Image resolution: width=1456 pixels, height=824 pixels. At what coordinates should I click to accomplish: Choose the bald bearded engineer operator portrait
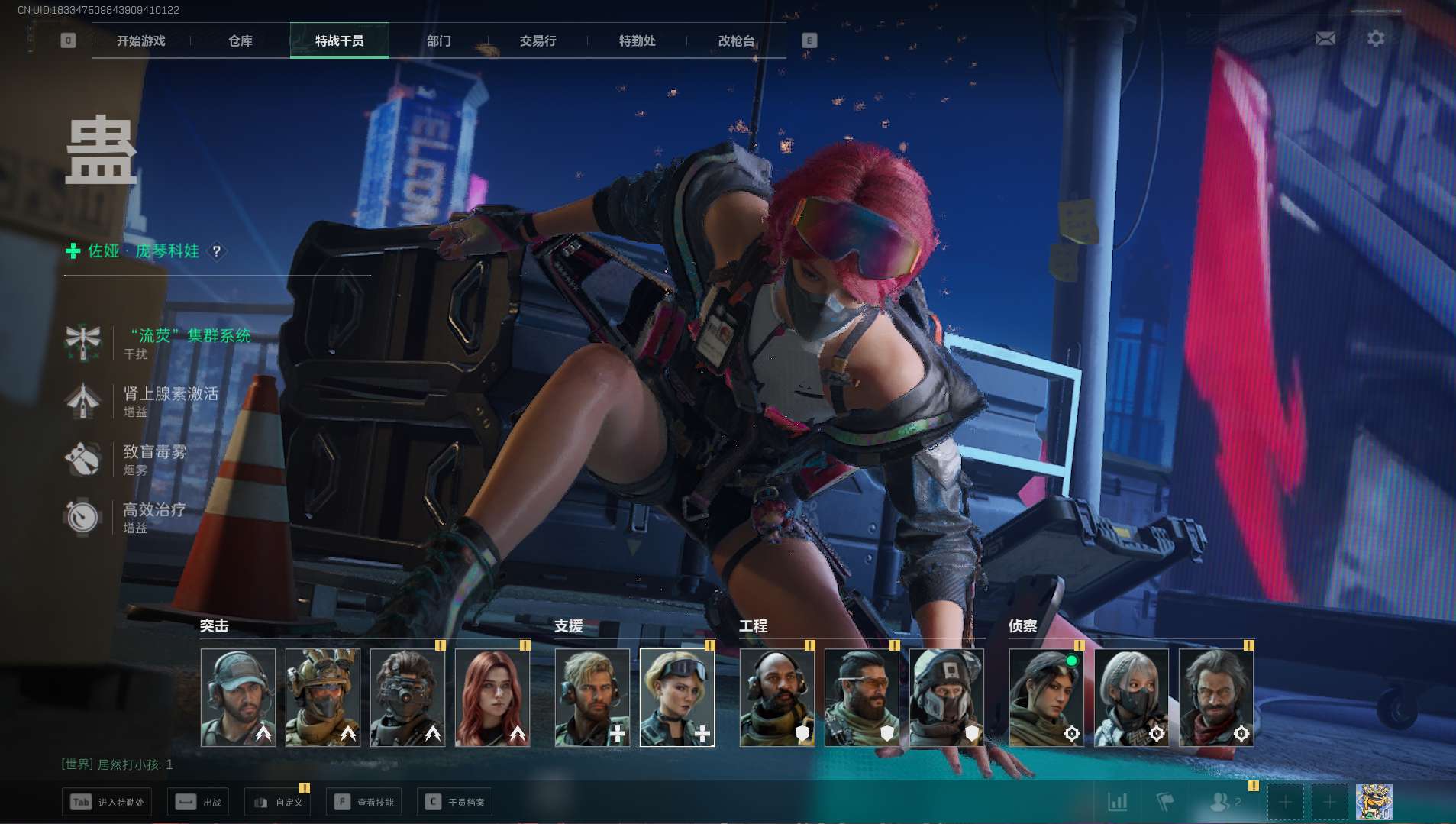point(776,697)
